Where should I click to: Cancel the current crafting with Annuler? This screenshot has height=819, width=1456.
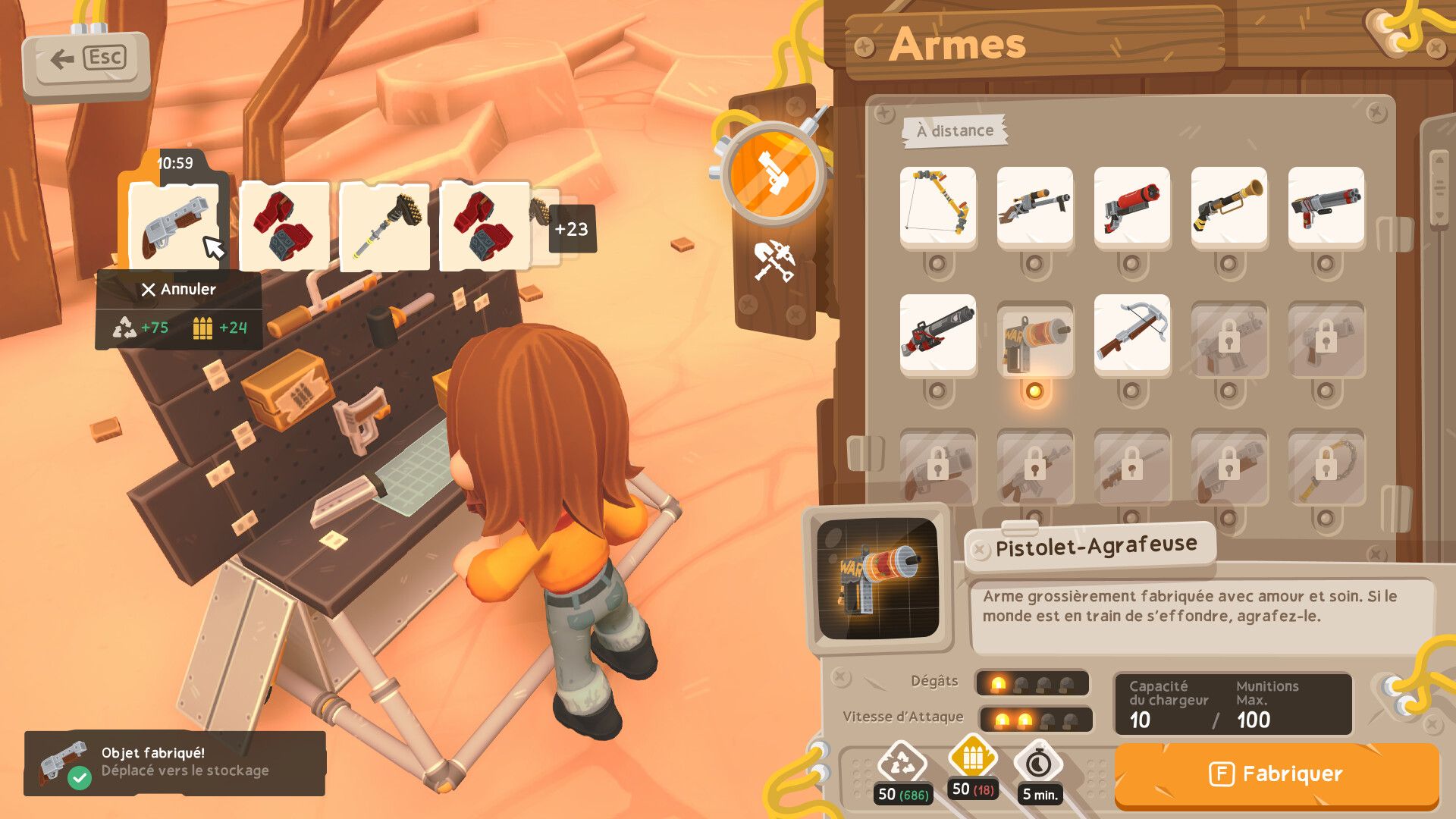click(179, 289)
